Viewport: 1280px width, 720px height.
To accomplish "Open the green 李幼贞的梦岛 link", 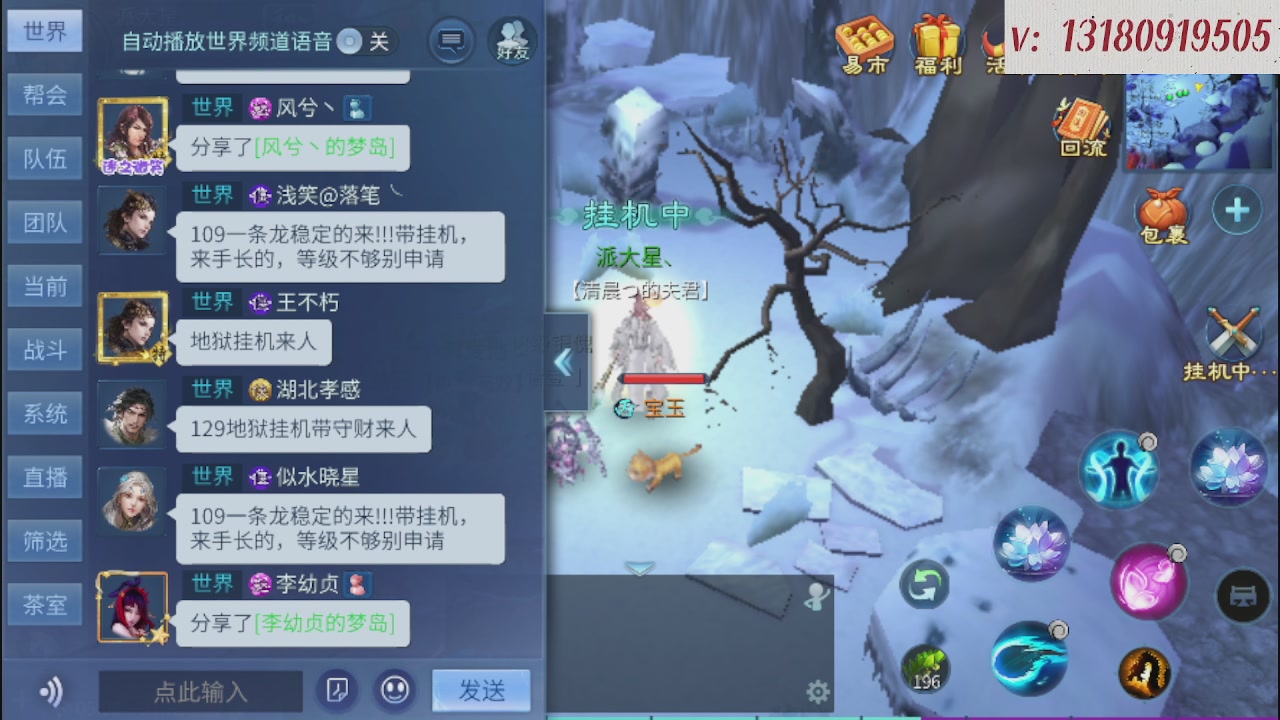I will [x=323, y=624].
